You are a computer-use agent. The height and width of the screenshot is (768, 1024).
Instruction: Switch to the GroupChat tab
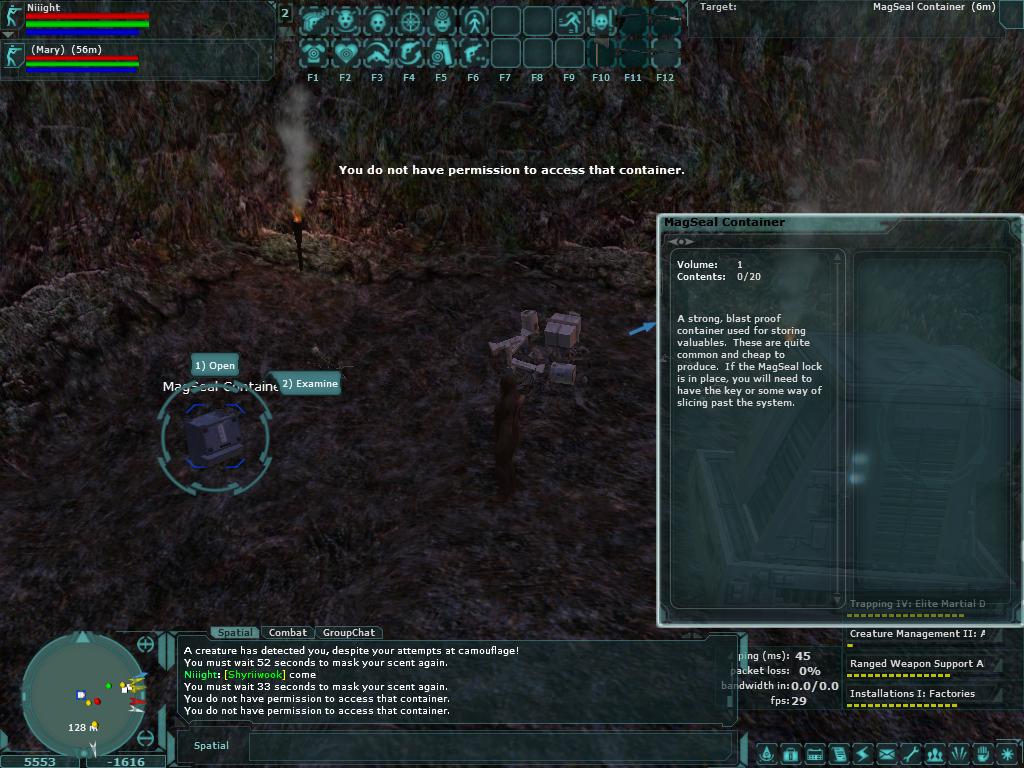(x=349, y=633)
